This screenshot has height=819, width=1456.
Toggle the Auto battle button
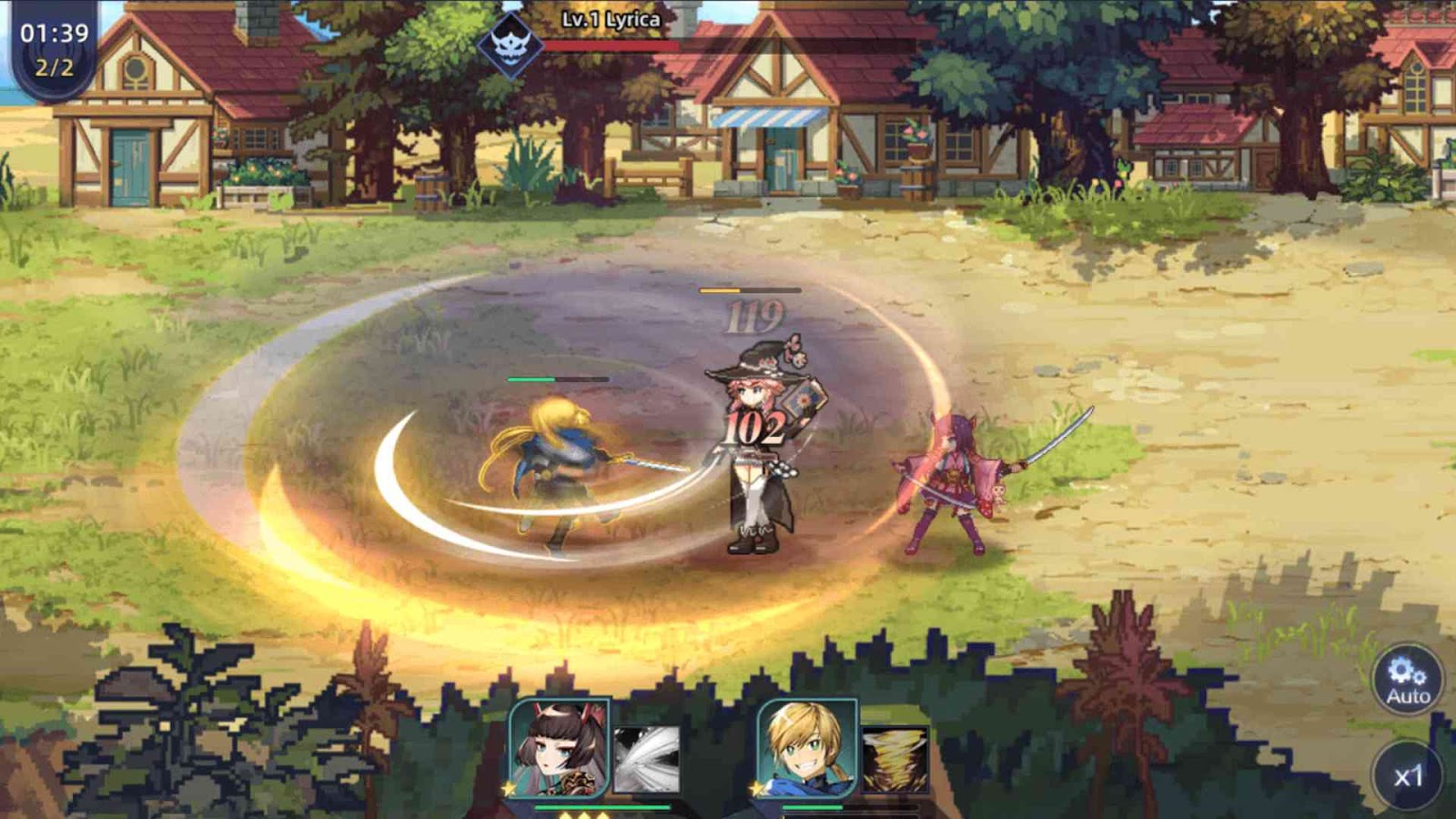click(x=1407, y=679)
